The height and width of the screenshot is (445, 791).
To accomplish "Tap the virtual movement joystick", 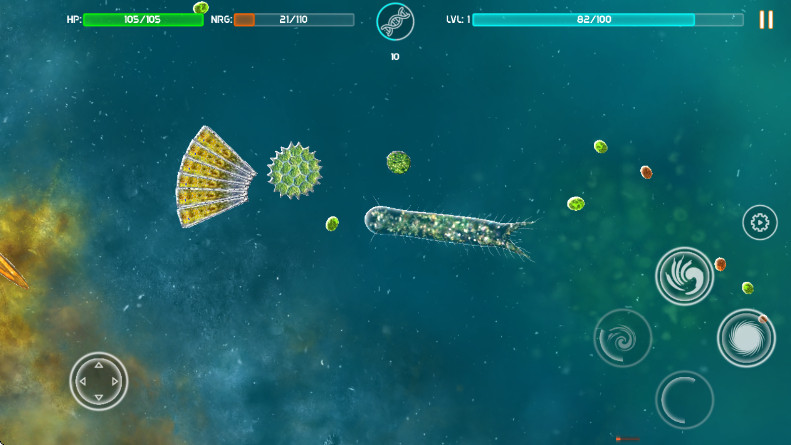I will (x=98, y=381).
